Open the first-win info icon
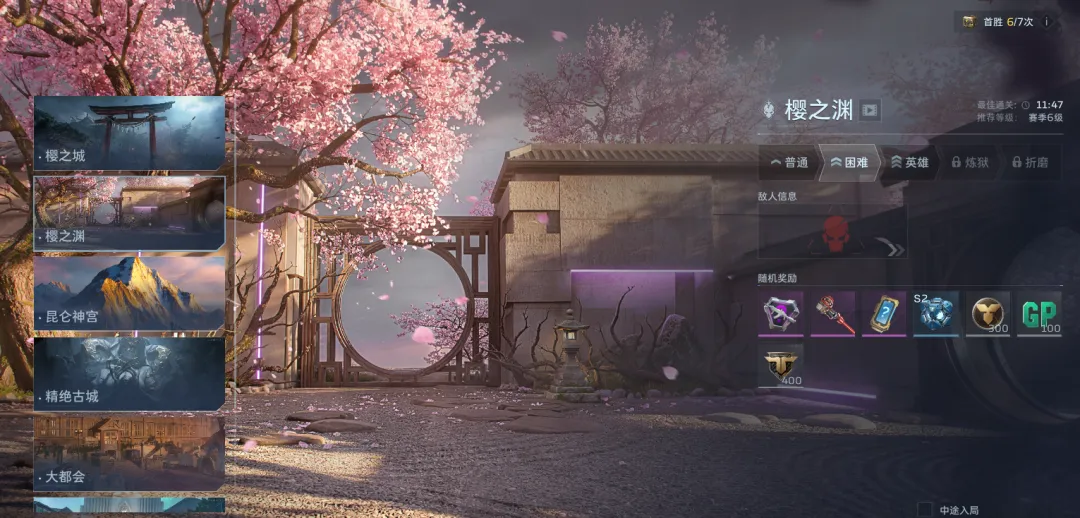This screenshot has height=518, width=1080. tap(1046, 22)
